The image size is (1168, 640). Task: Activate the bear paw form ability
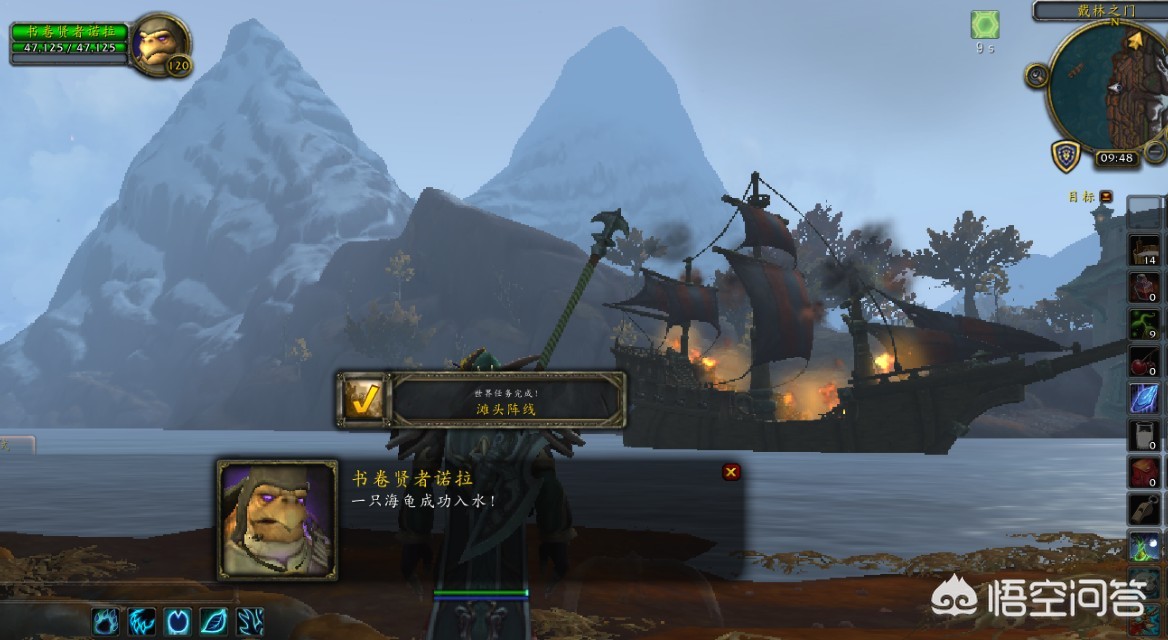tap(107, 621)
